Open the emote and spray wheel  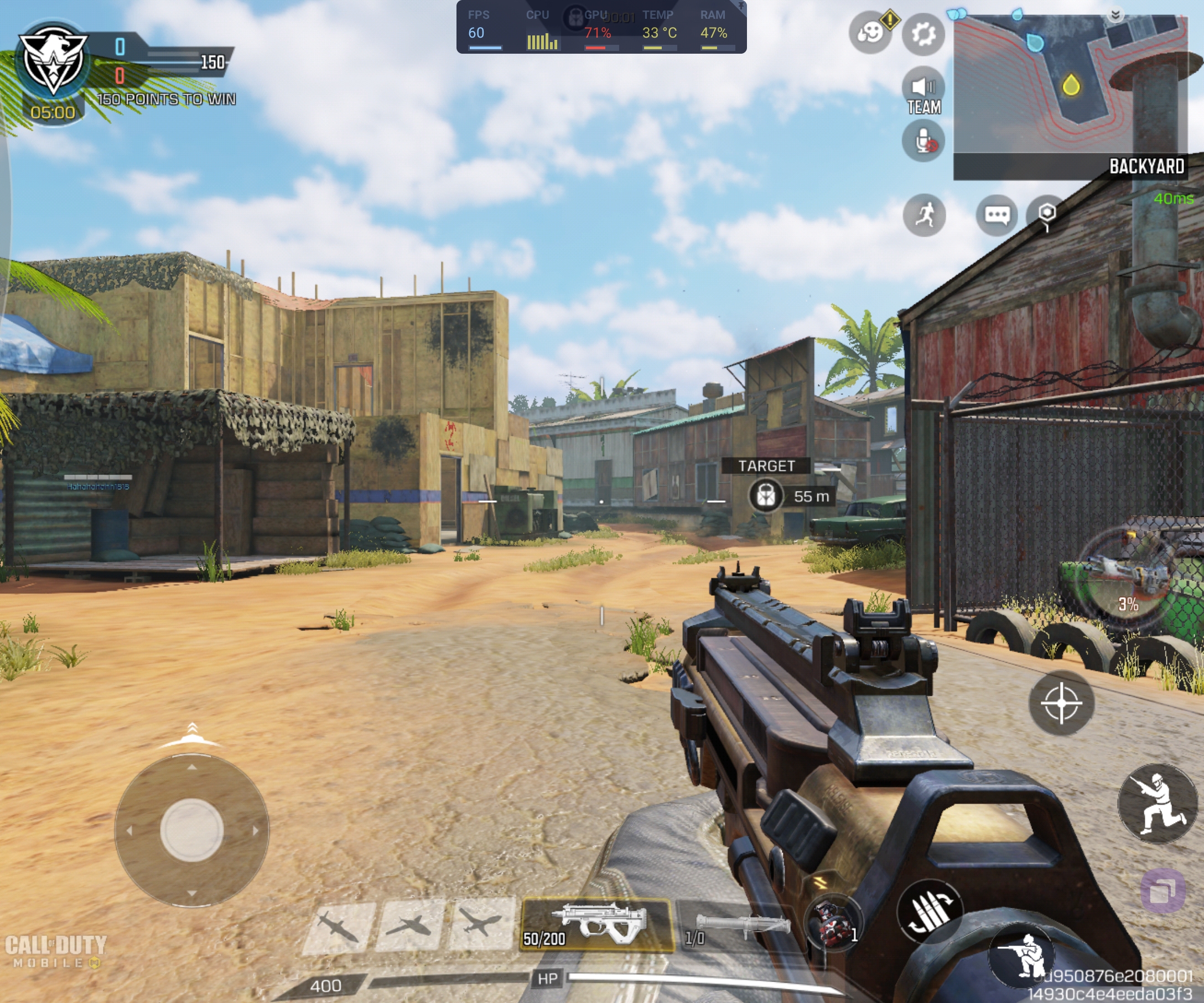tap(870, 33)
